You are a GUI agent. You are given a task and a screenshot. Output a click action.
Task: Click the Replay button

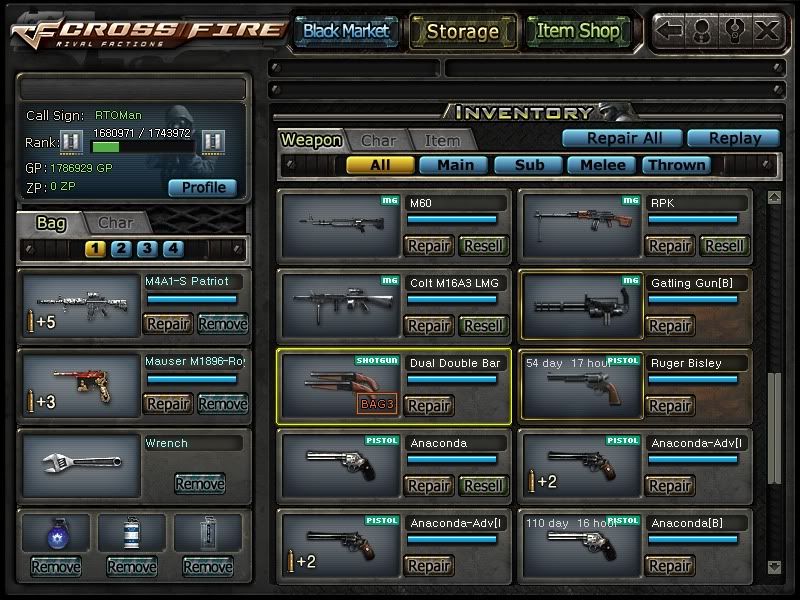[x=734, y=139]
